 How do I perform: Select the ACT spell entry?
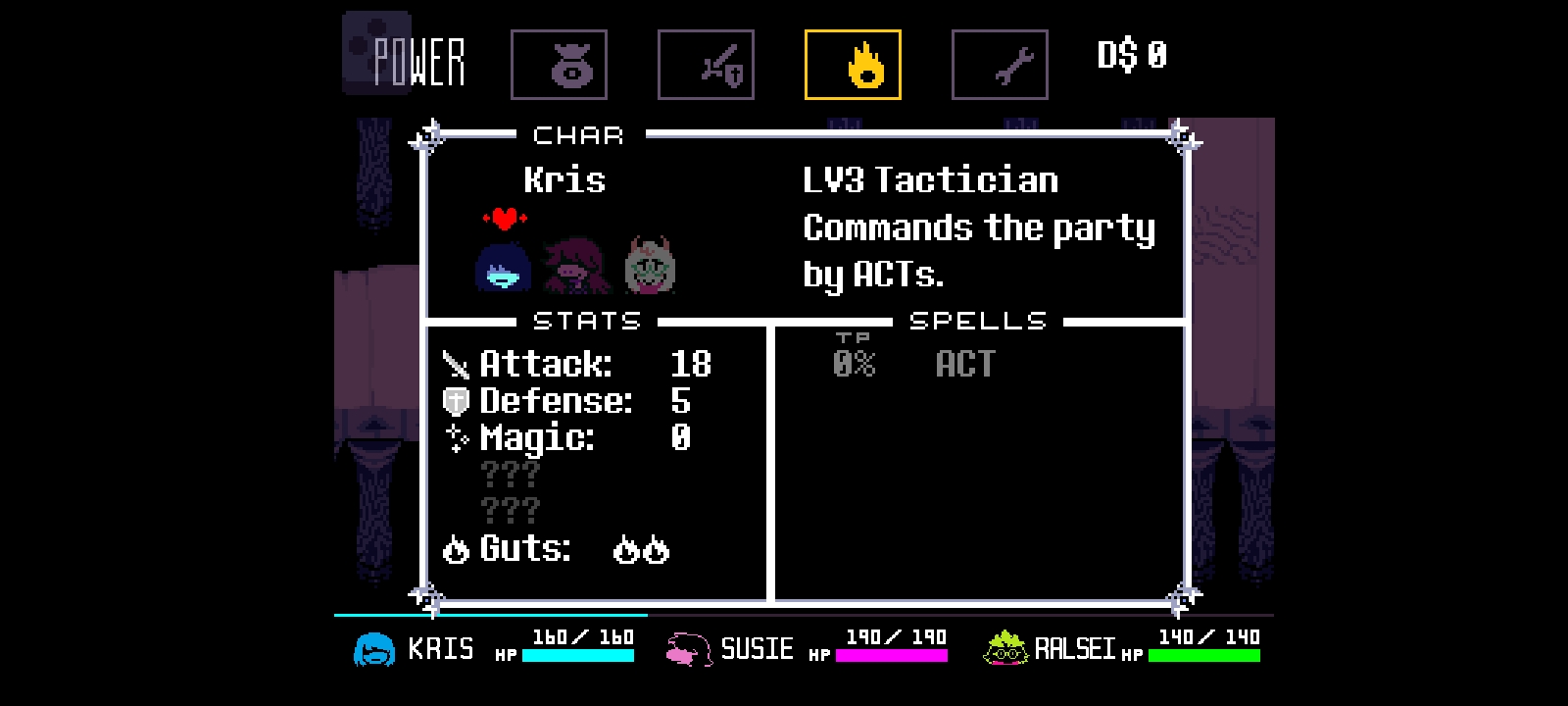[x=964, y=365]
